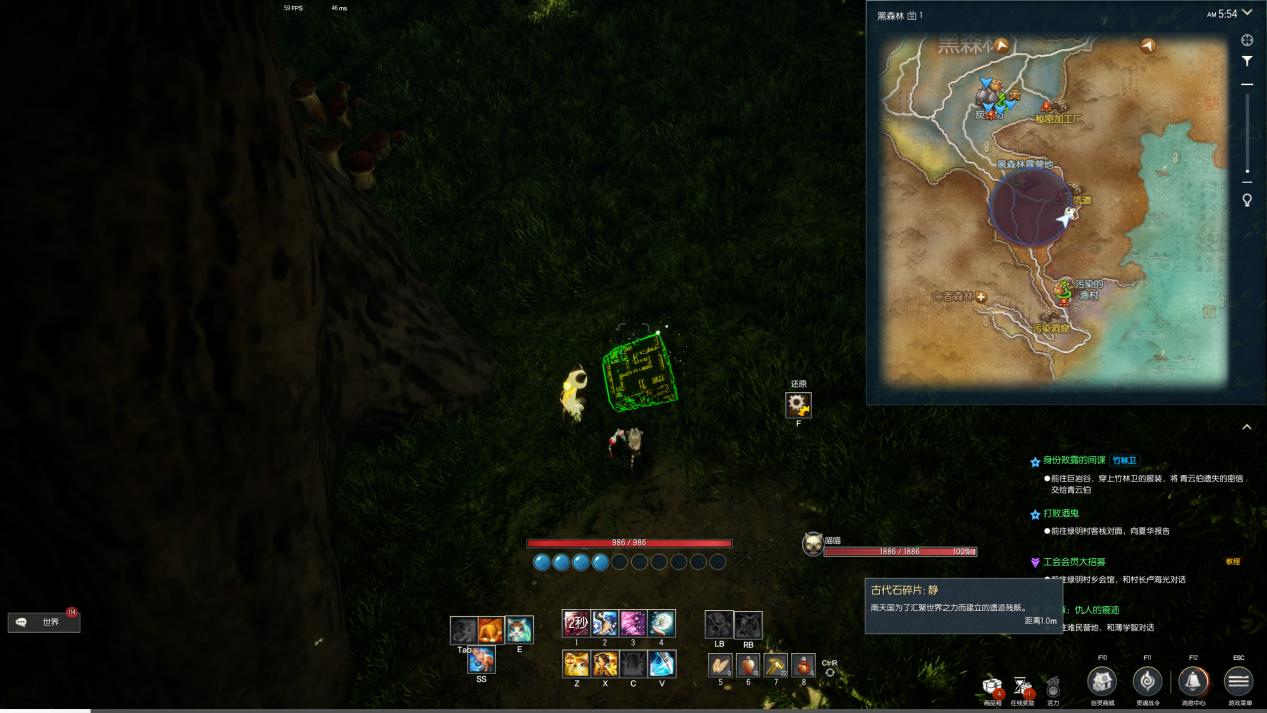Open the 消息中心 bell notification center
The height and width of the screenshot is (713, 1267).
(x=1192, y=681)
